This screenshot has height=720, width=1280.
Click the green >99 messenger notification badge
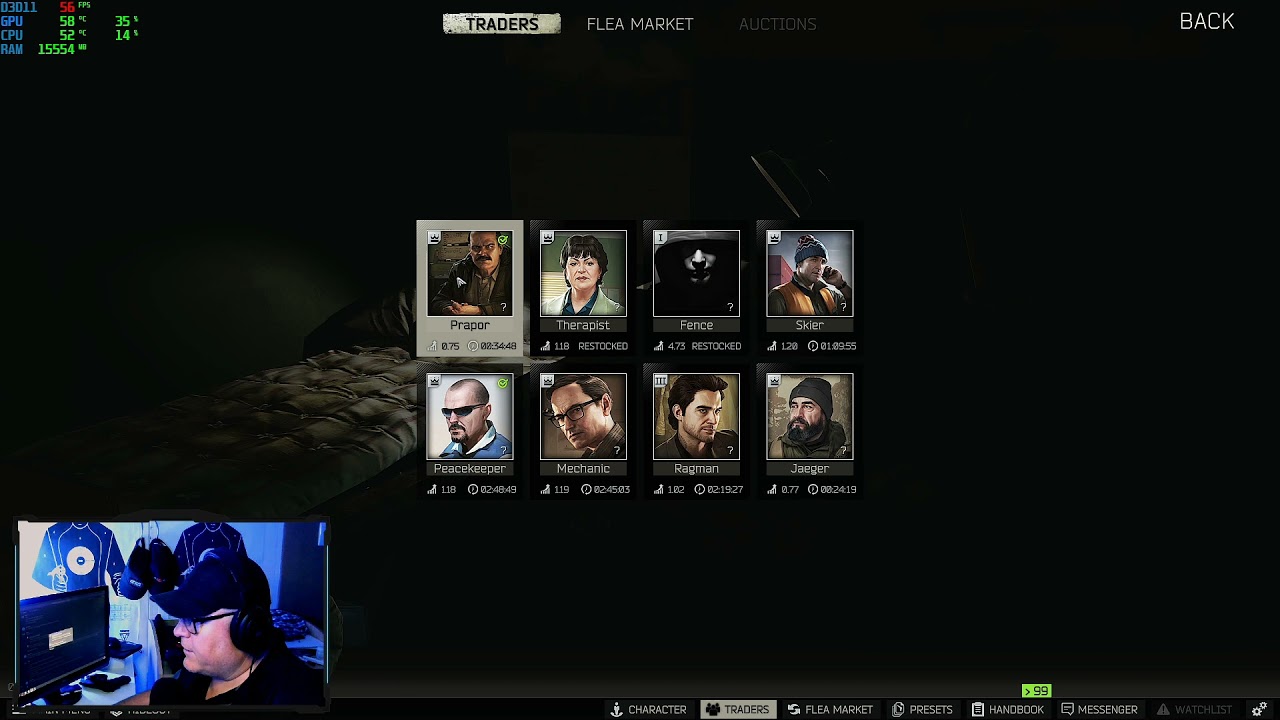(1036, 691)
